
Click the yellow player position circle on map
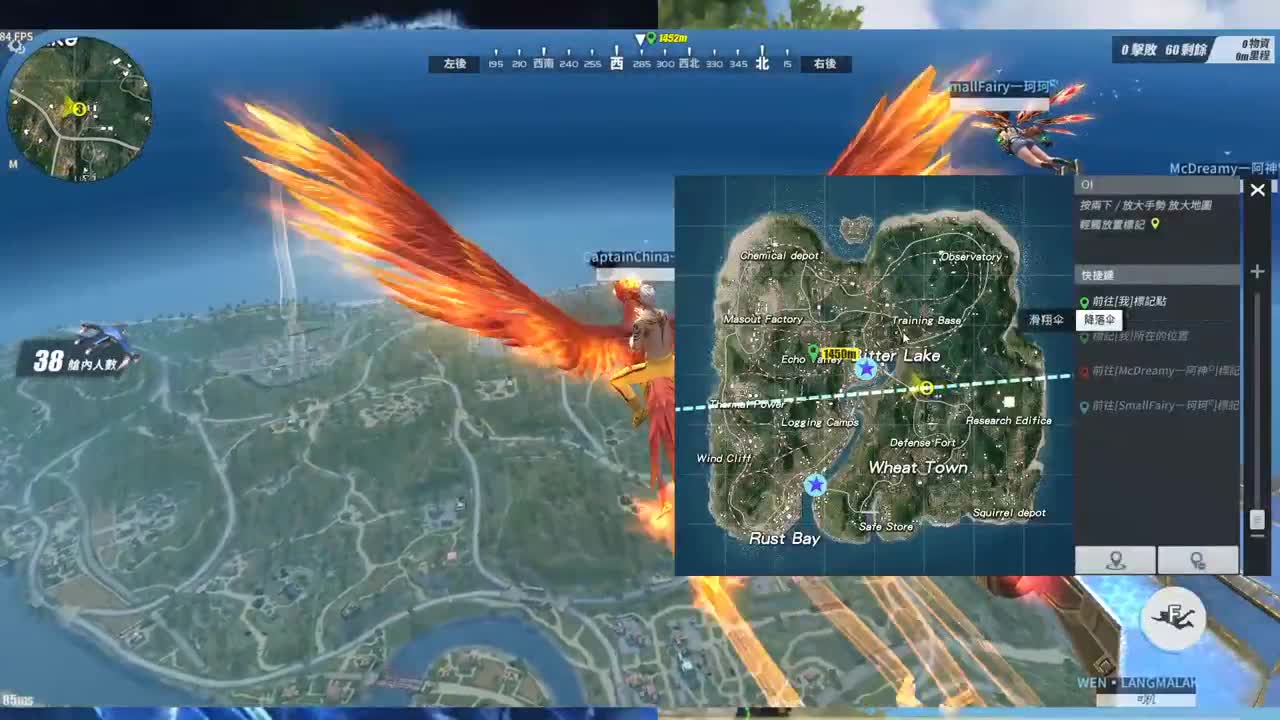click(925, 387)
